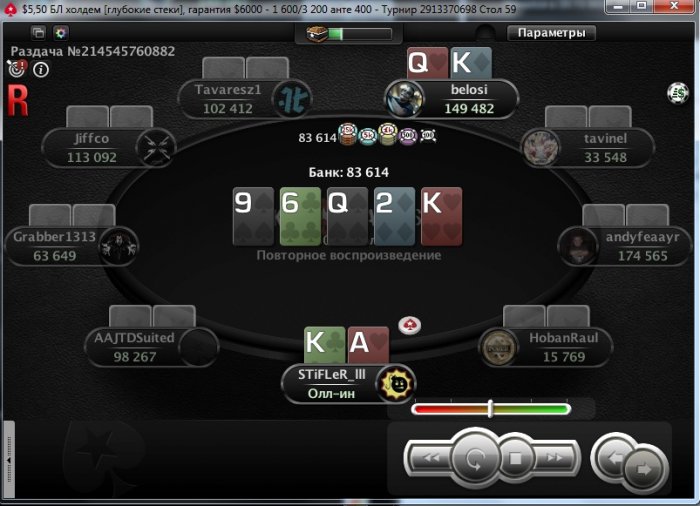This screenshot has height=506, width=700.
Task: Open the hand info icon
Action: point(41,70)
